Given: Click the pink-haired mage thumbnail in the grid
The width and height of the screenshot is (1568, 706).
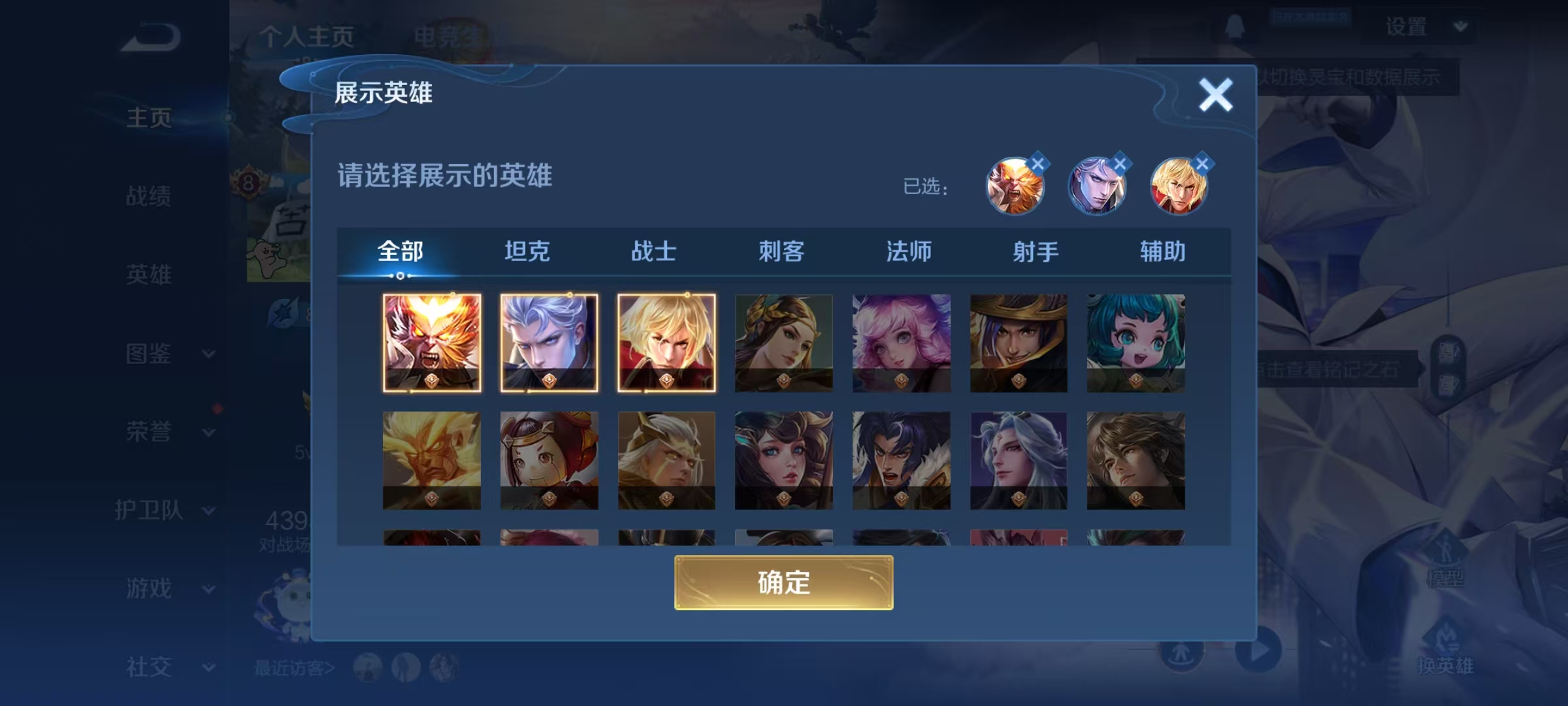Looking at the screenshot, I should tap(901, 343).
